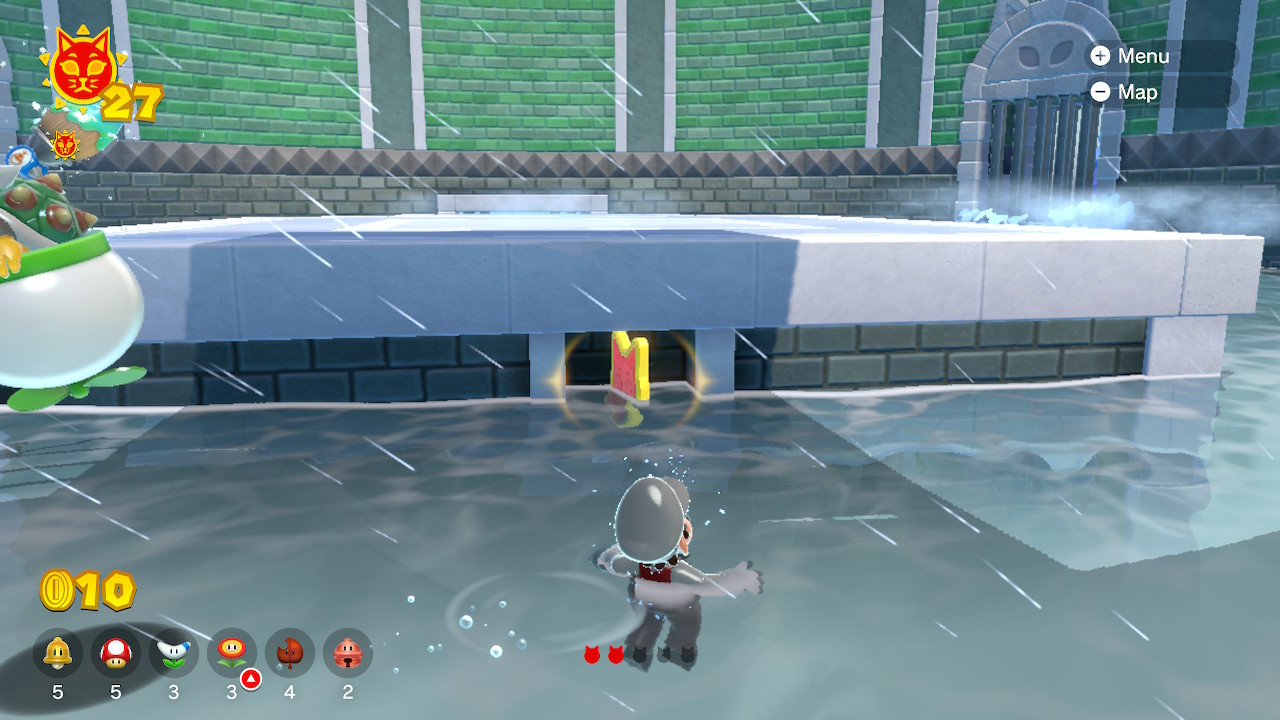Select the Super Bell item slot

coord(58,654)
